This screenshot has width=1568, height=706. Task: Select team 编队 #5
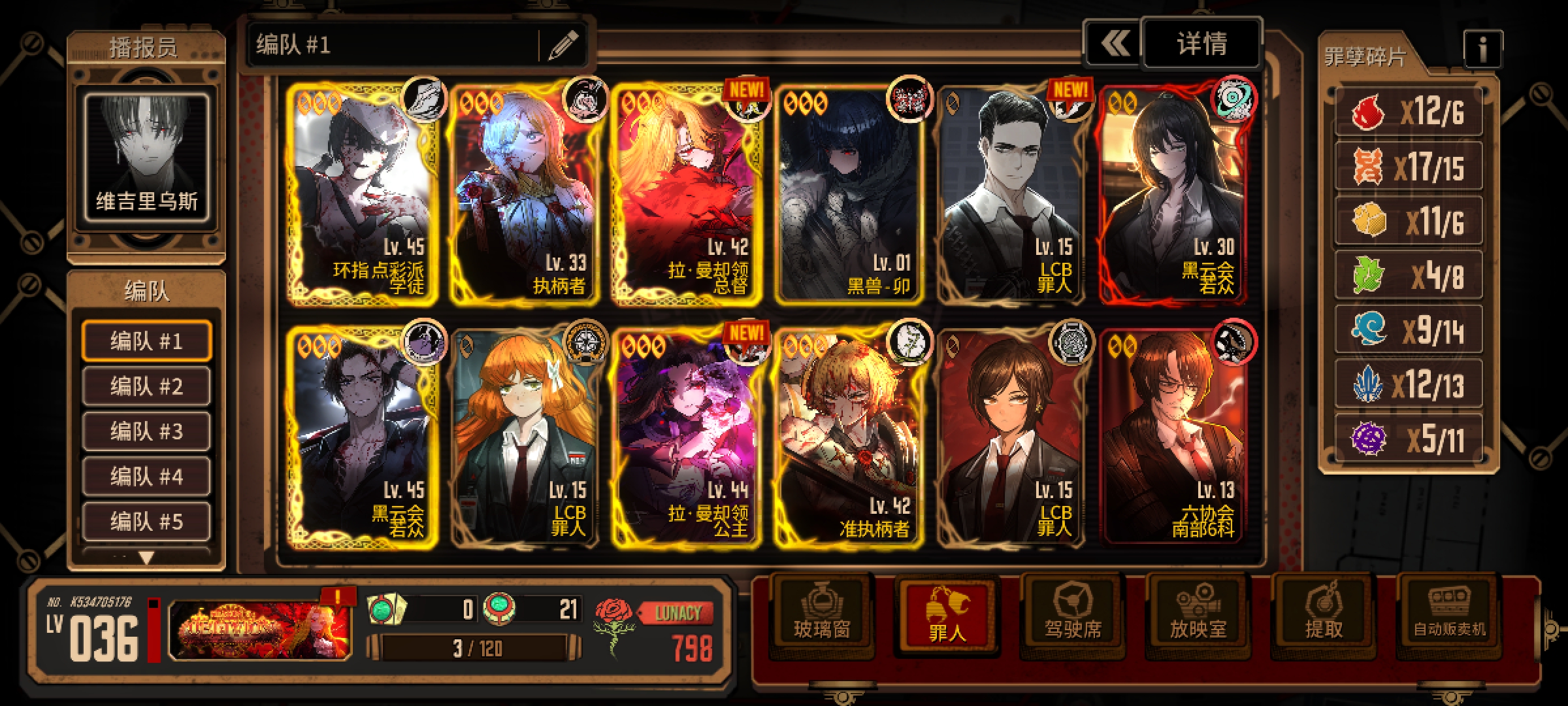146,522
